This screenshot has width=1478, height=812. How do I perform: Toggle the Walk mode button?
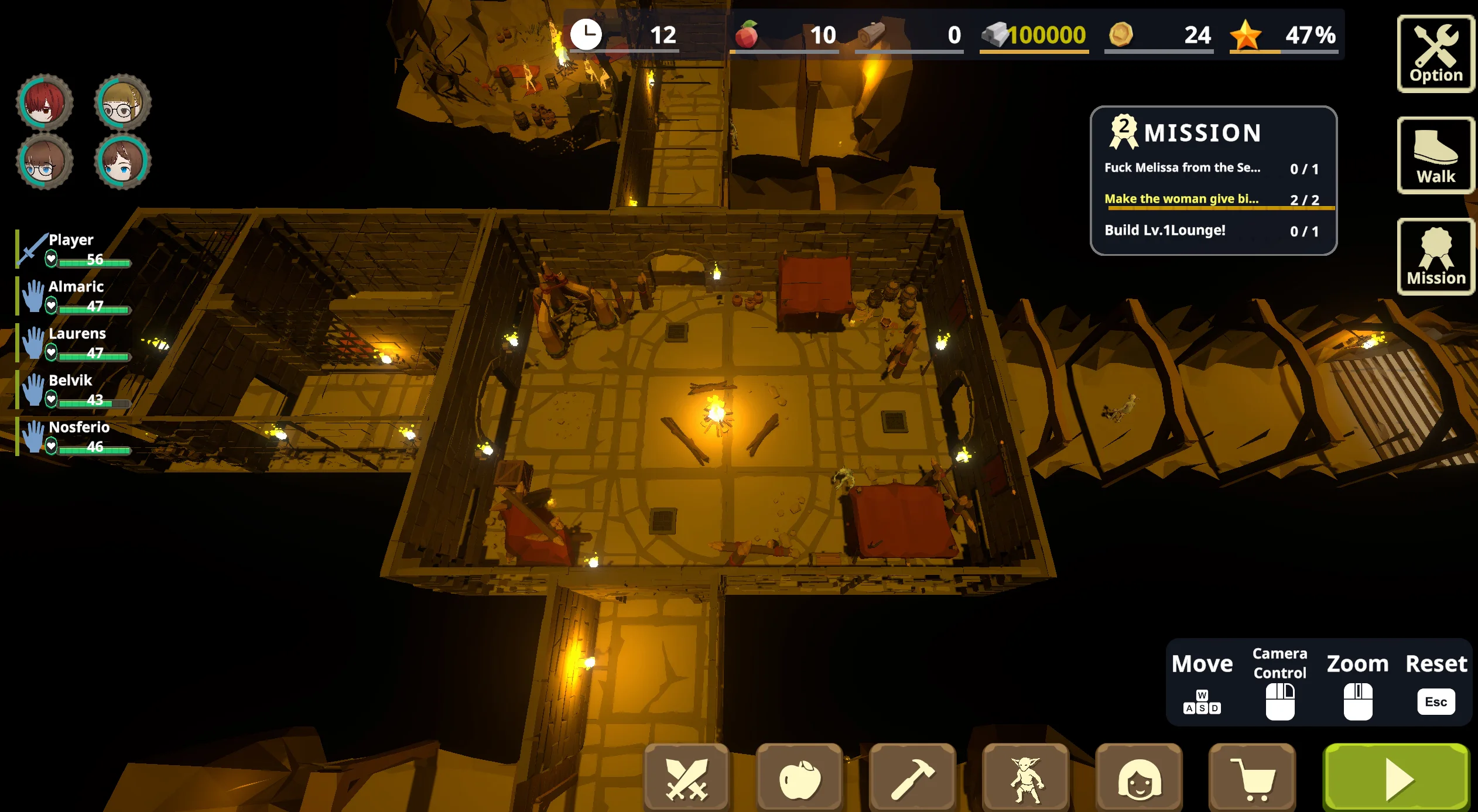(1435, 156)
